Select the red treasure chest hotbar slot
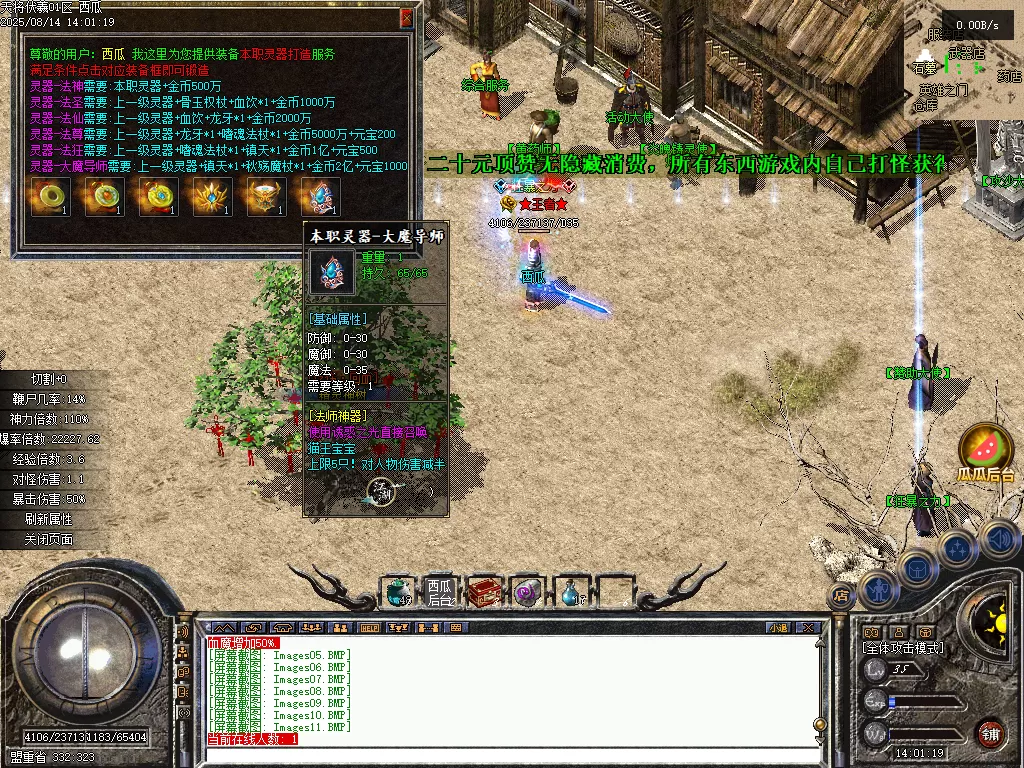 (484, 592)
